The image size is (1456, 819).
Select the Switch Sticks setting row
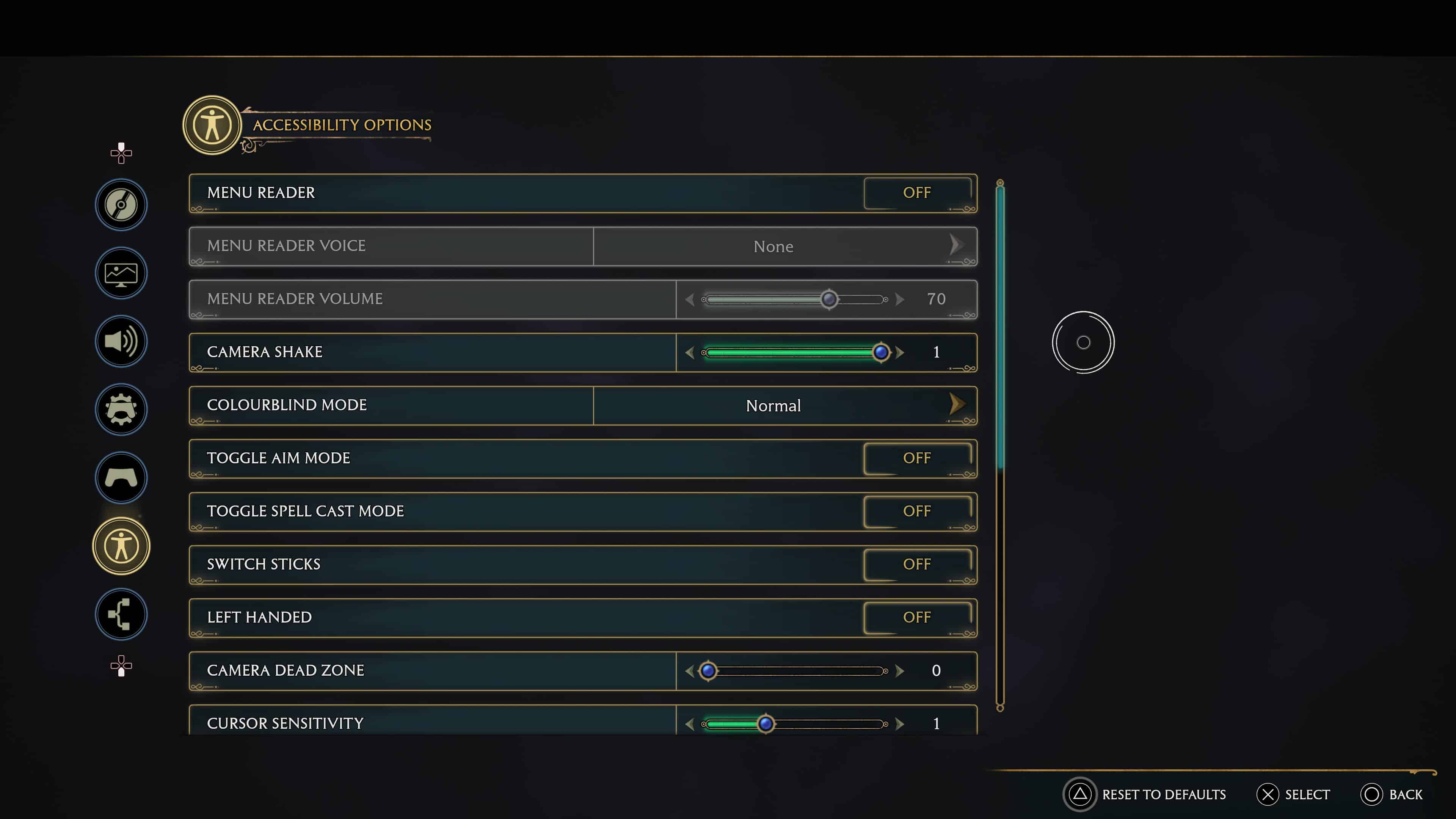(582, 564)
